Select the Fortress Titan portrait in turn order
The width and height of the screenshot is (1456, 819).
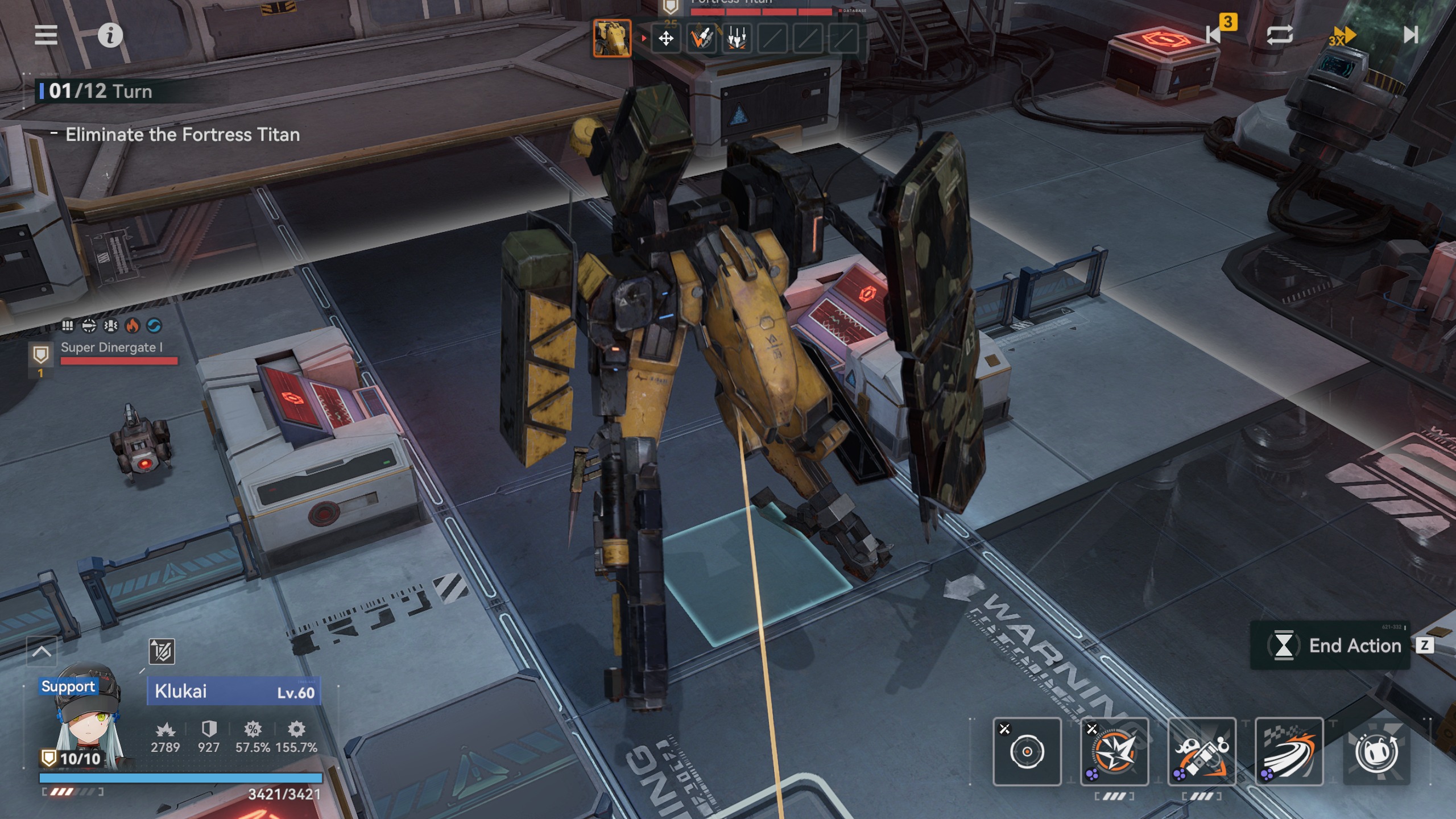pos(612,38)
